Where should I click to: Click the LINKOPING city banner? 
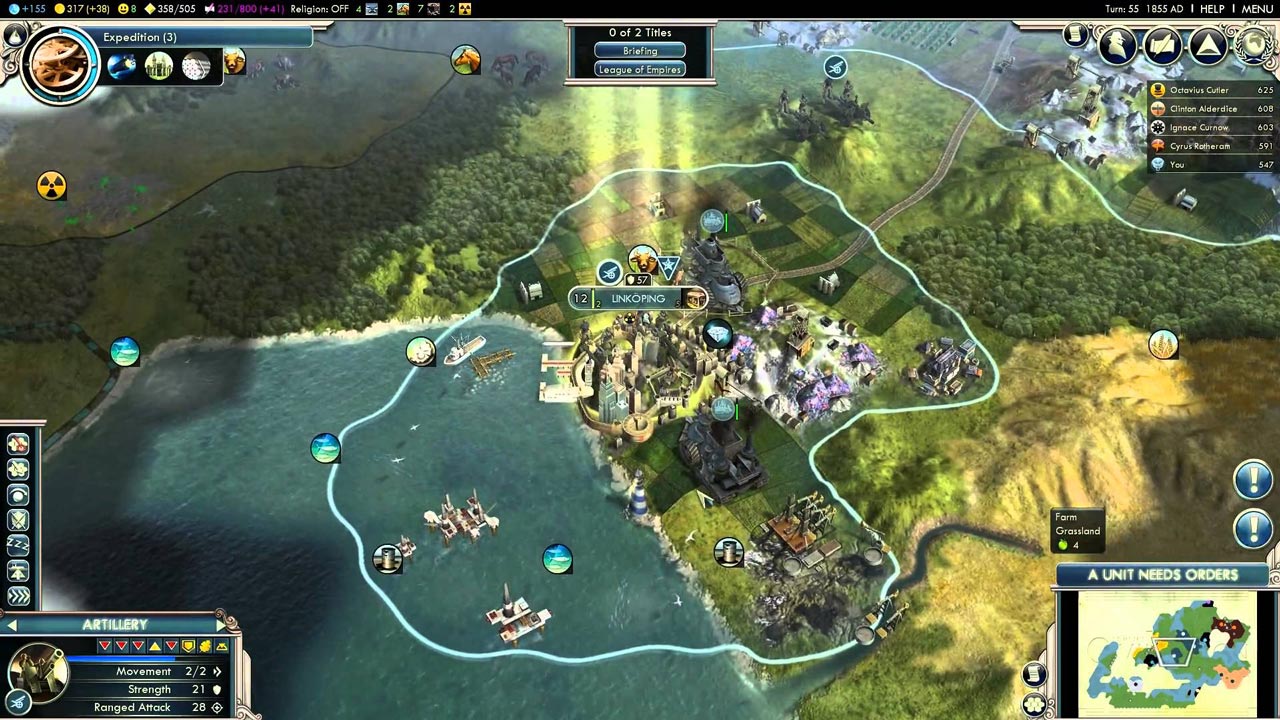[x=637, y=299]
